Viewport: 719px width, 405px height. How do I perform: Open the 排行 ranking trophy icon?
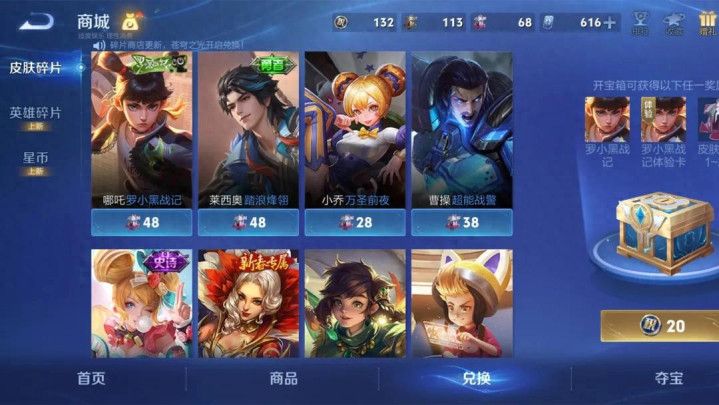click(640, 22)
